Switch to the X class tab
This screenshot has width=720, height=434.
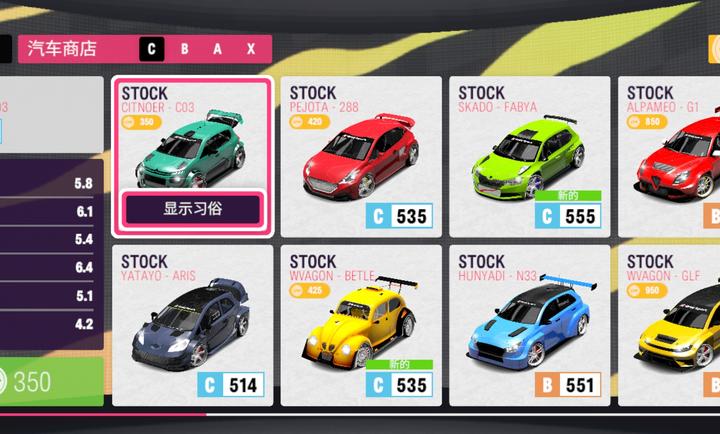251,48
